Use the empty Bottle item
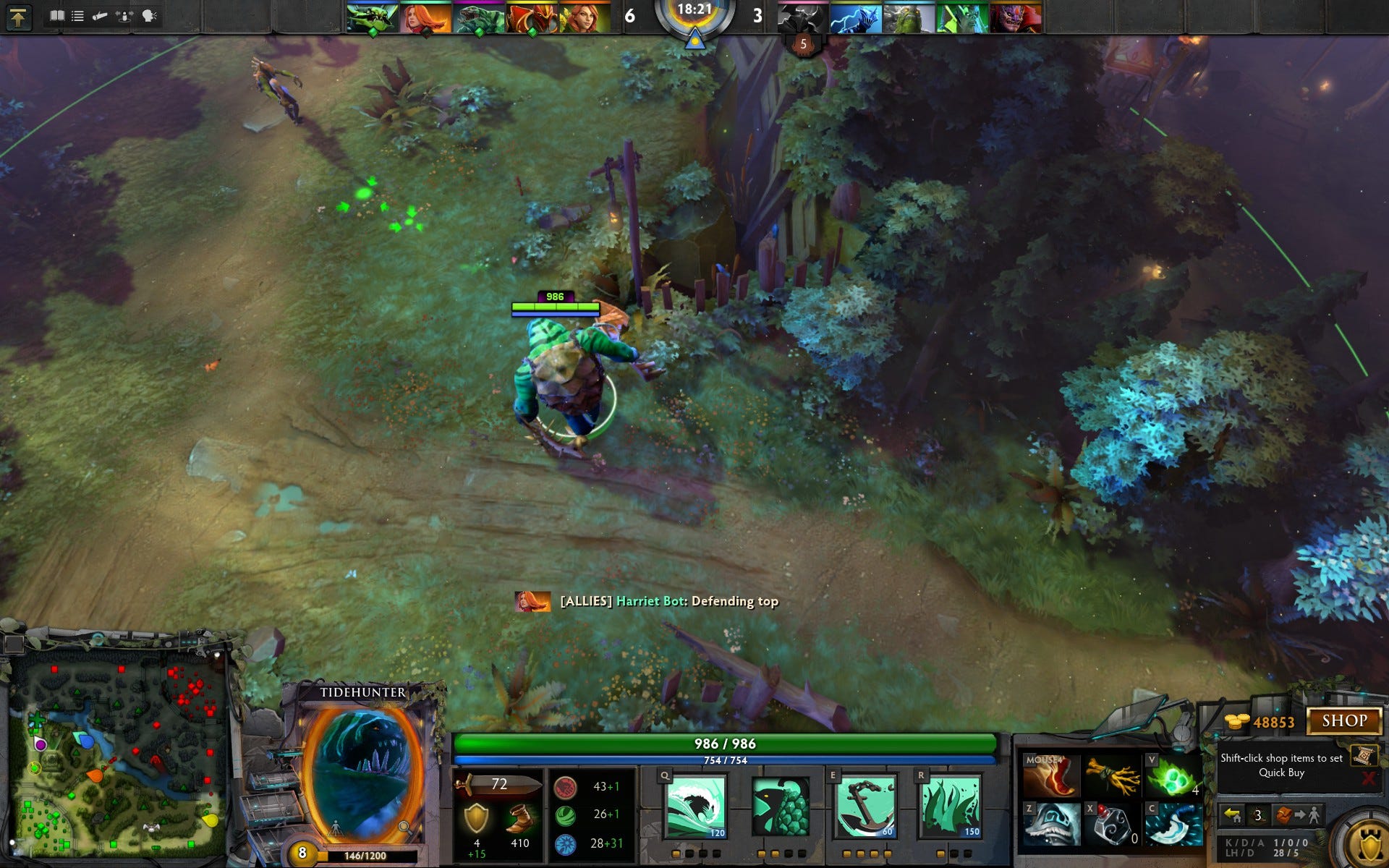 (1113, 824)
